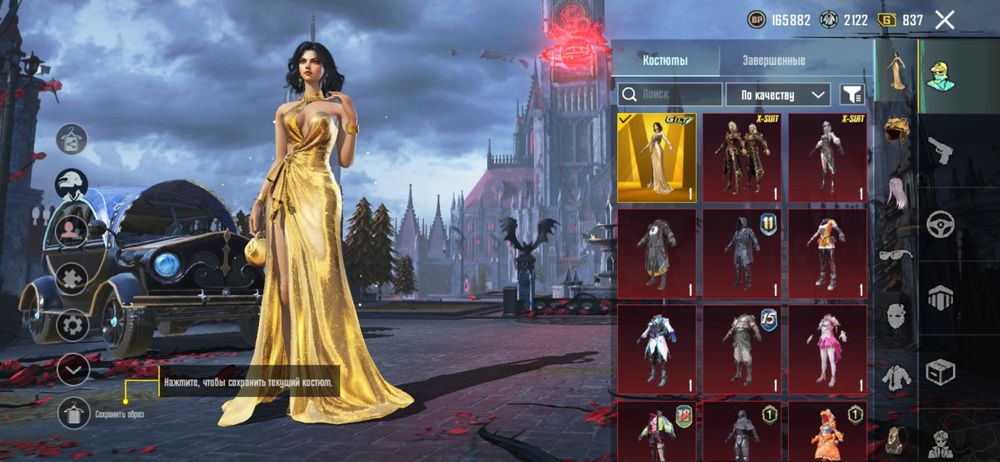The image size is (1000, 462).
Task: Choose the golden armor X-Suit duo tile
Action: (742, 158)
